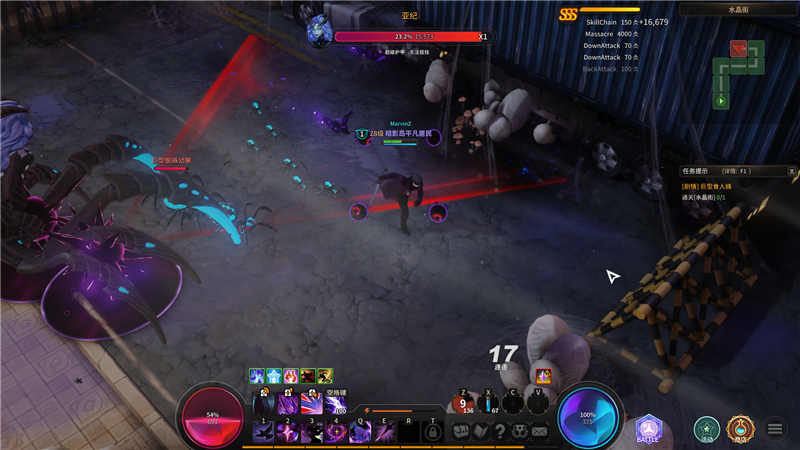The height and width of the screenshot is (450, 800).
Task: Click the purple BATTLE badge
Action: pyautogui.click(x=648, y=428)
